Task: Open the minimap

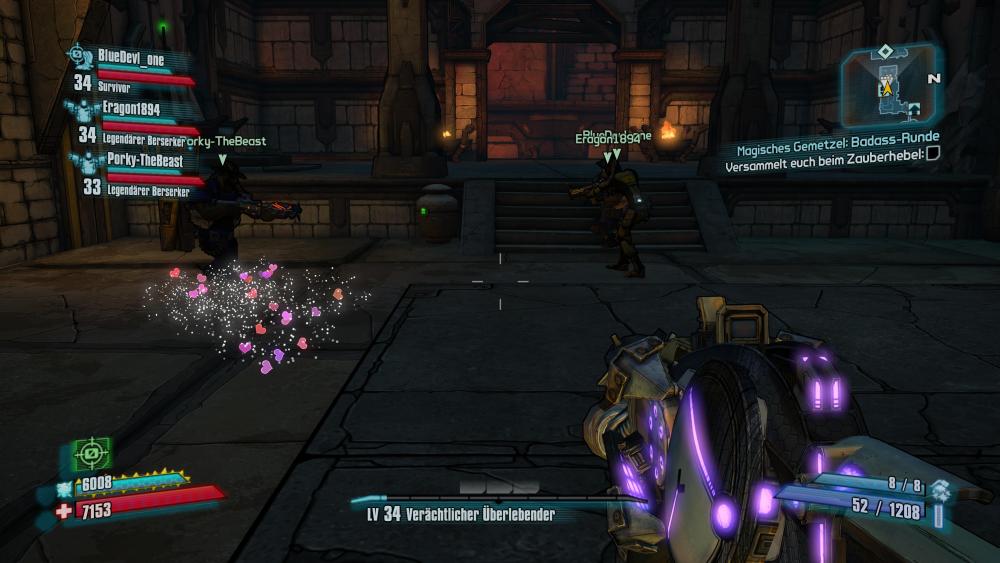Action: coord(885,85)
